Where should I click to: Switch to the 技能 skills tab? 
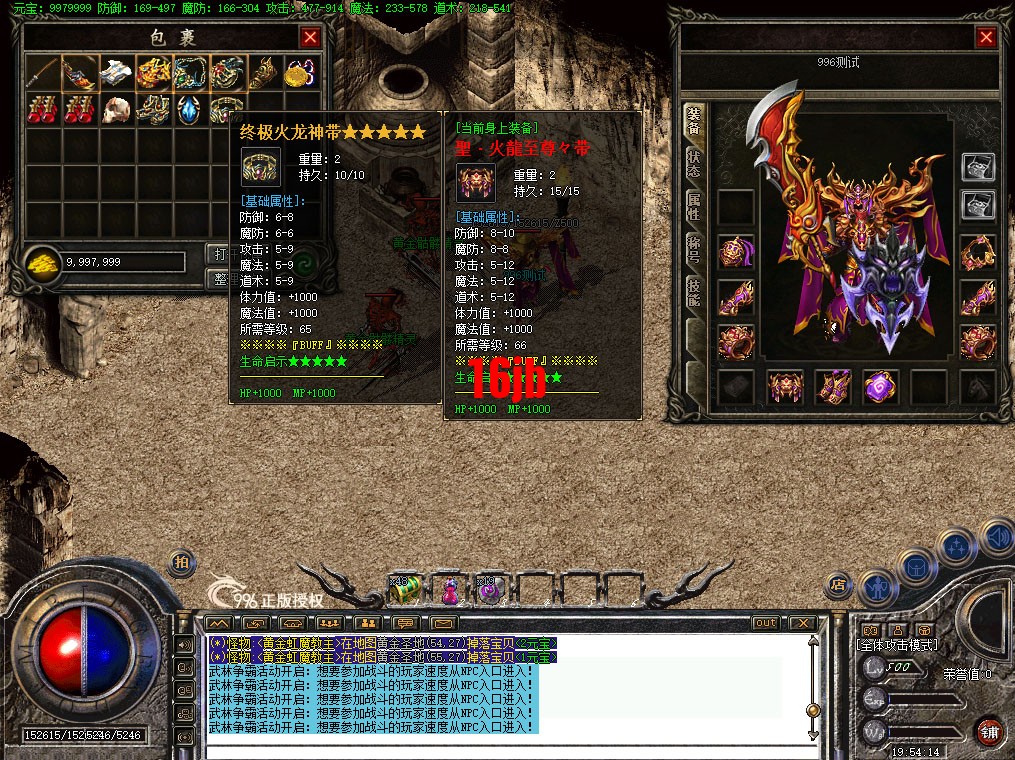(x=693, y=292)
